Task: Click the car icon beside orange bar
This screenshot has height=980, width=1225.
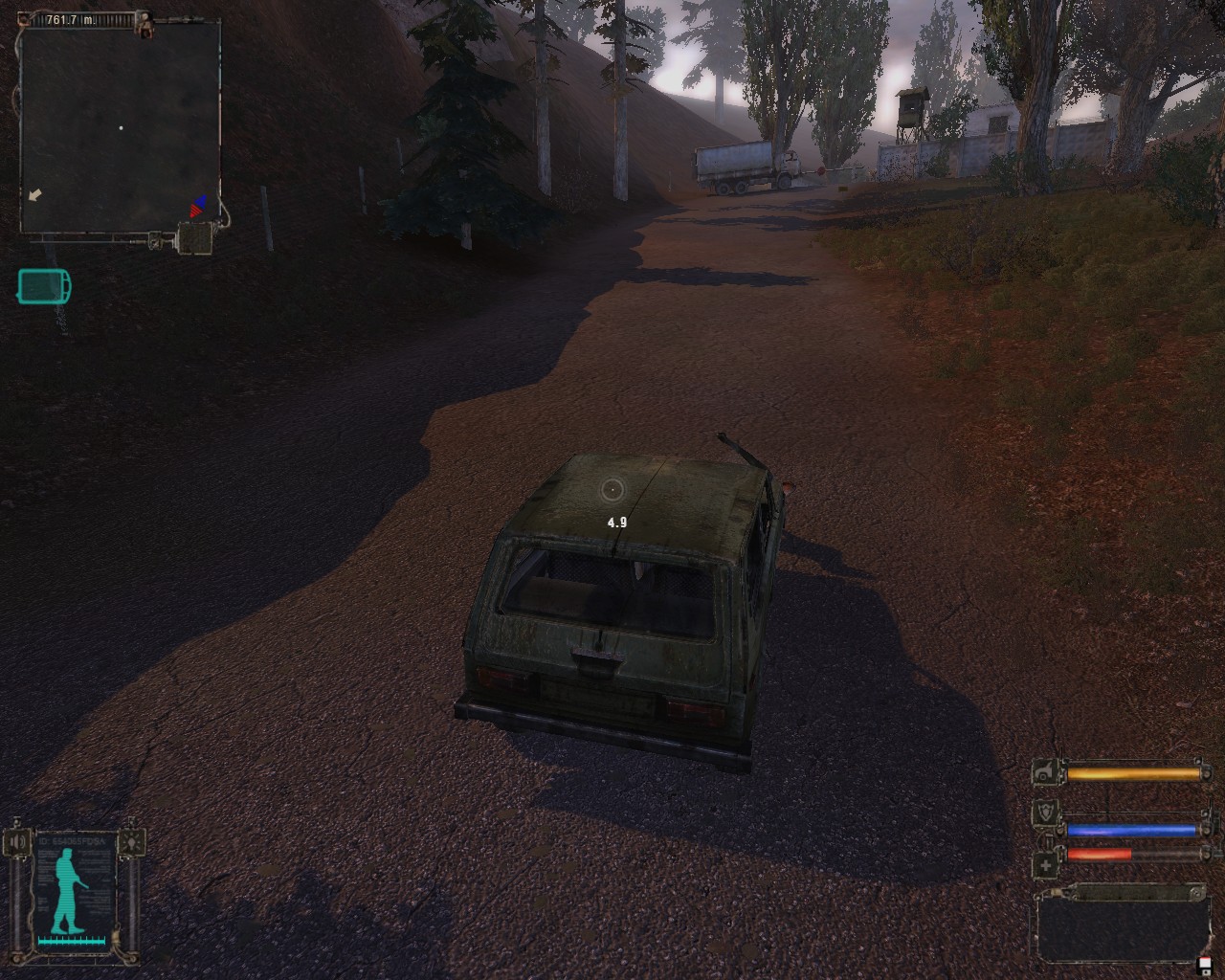Action: click(1047, 772)
